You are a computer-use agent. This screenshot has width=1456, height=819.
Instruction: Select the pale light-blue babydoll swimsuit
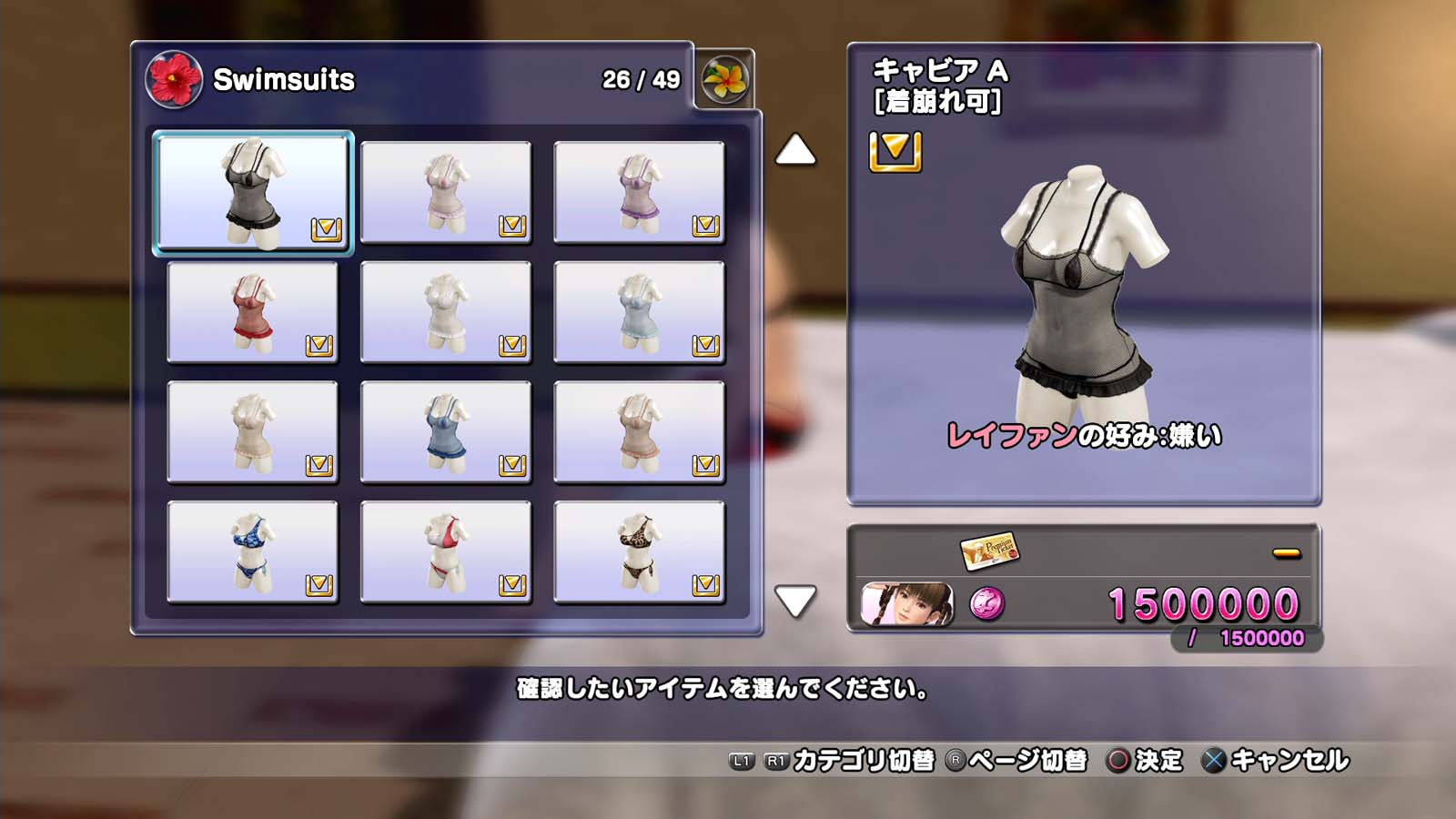tap(639, 312)
